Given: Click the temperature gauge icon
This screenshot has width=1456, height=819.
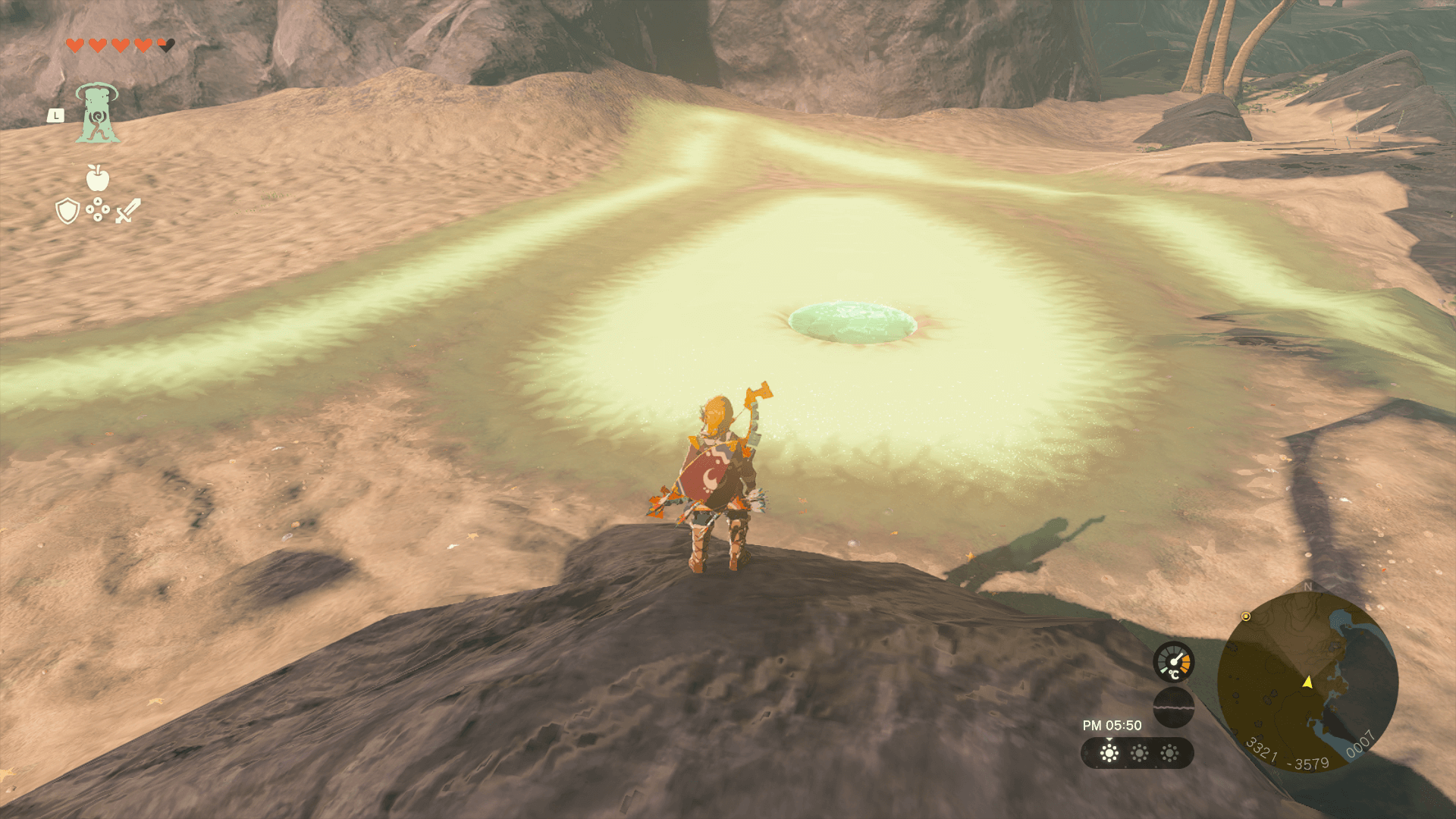Looking at the screenshot, I should coord(1173,662).
